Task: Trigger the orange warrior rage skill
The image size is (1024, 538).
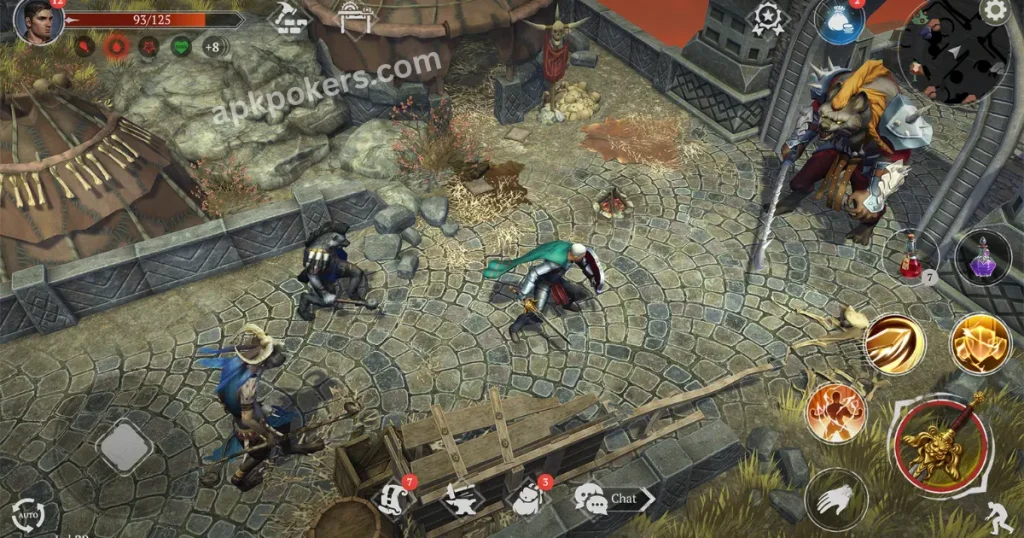Action: [834, 409]
